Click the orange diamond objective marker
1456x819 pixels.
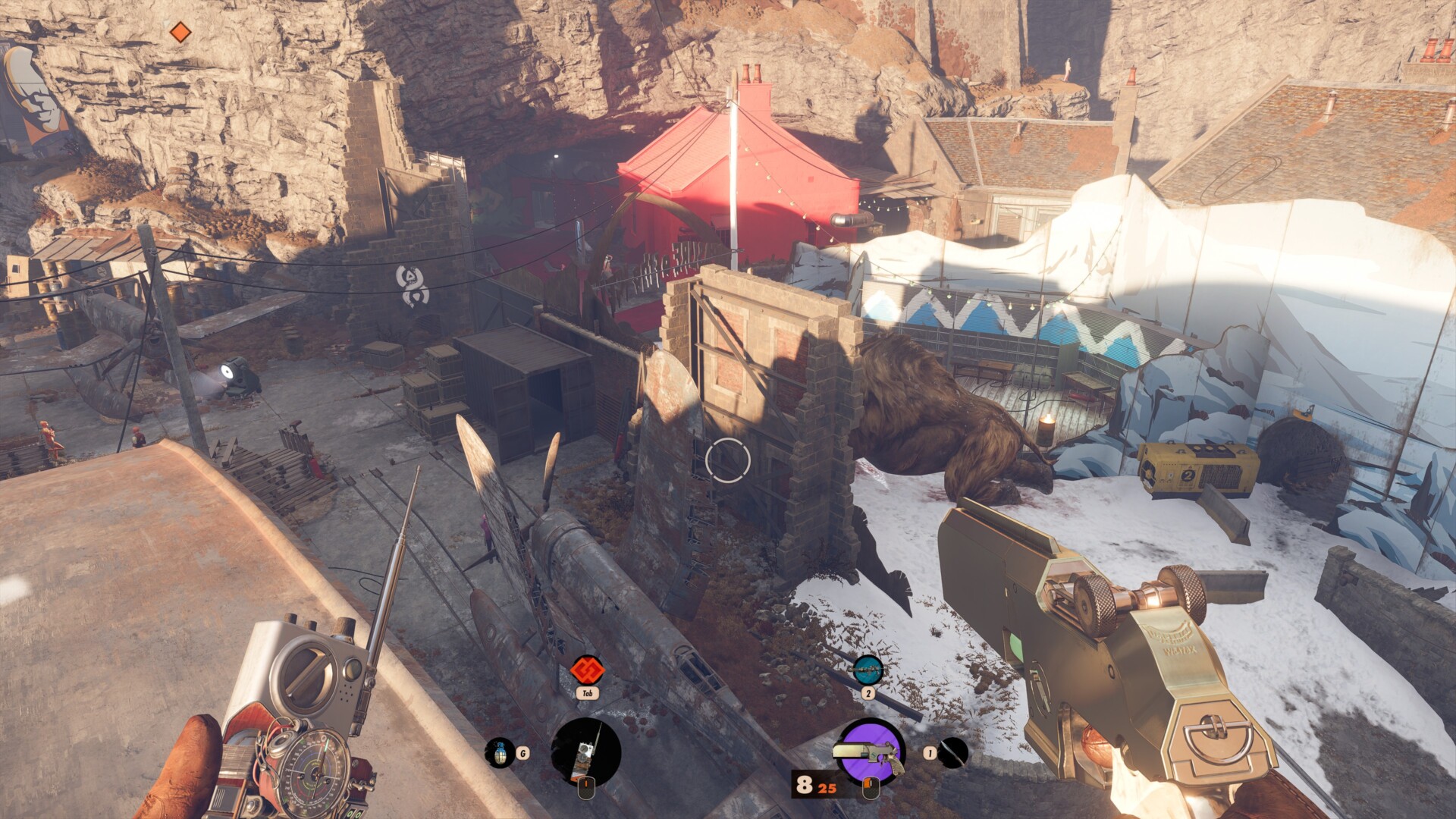(180, 32)
